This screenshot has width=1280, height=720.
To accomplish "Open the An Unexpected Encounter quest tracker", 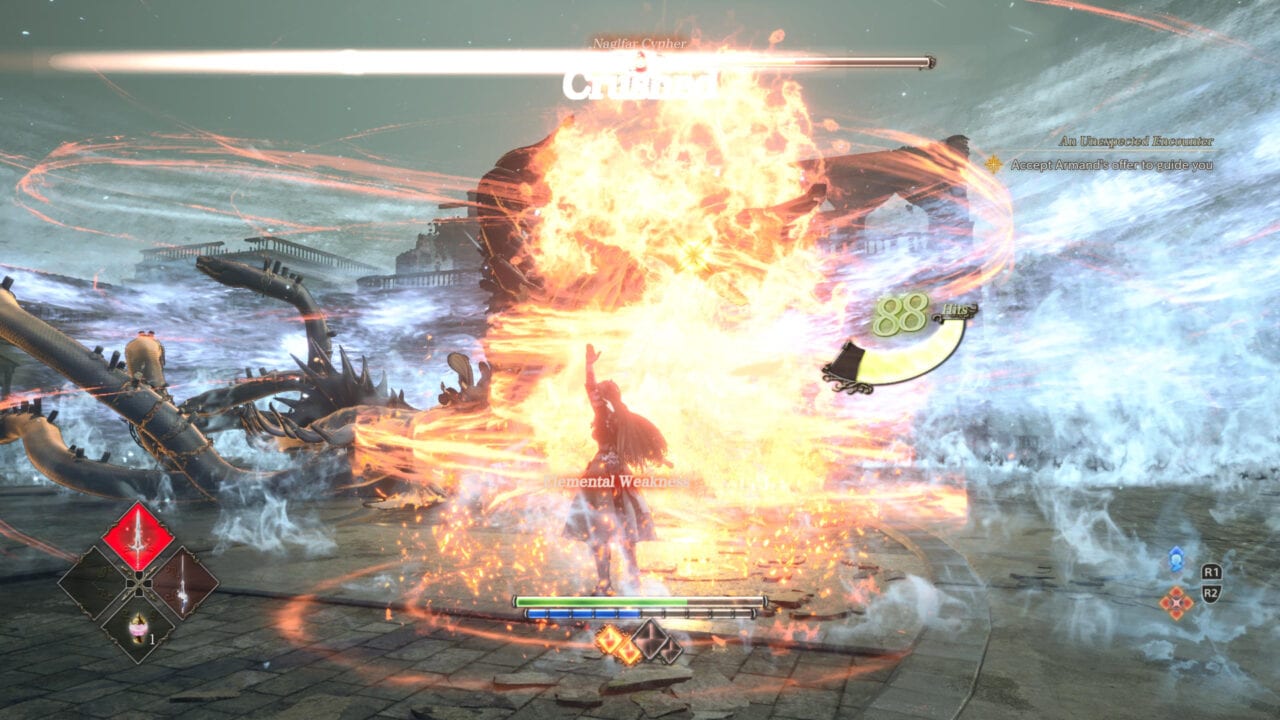I will 1139,142.
